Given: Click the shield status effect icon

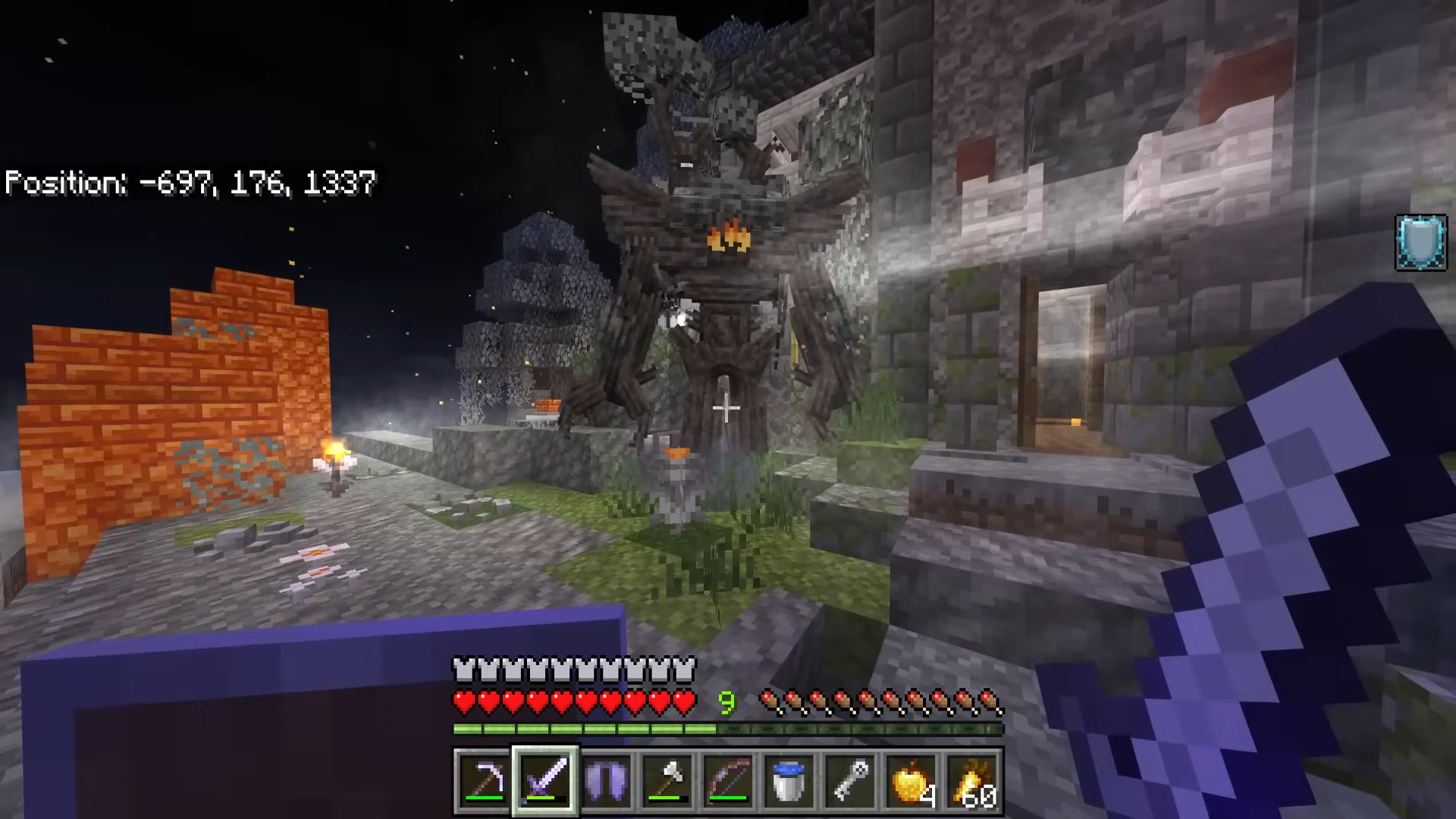Looking at the screenshot, I should pos(1421,243).
